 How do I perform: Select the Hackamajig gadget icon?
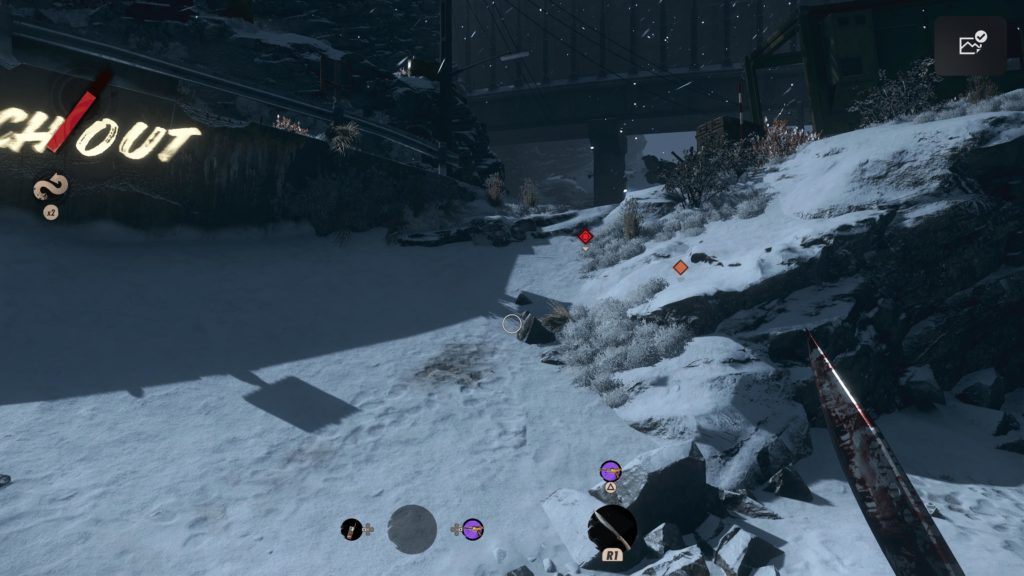pyautogui.click(x=351, y=529)
